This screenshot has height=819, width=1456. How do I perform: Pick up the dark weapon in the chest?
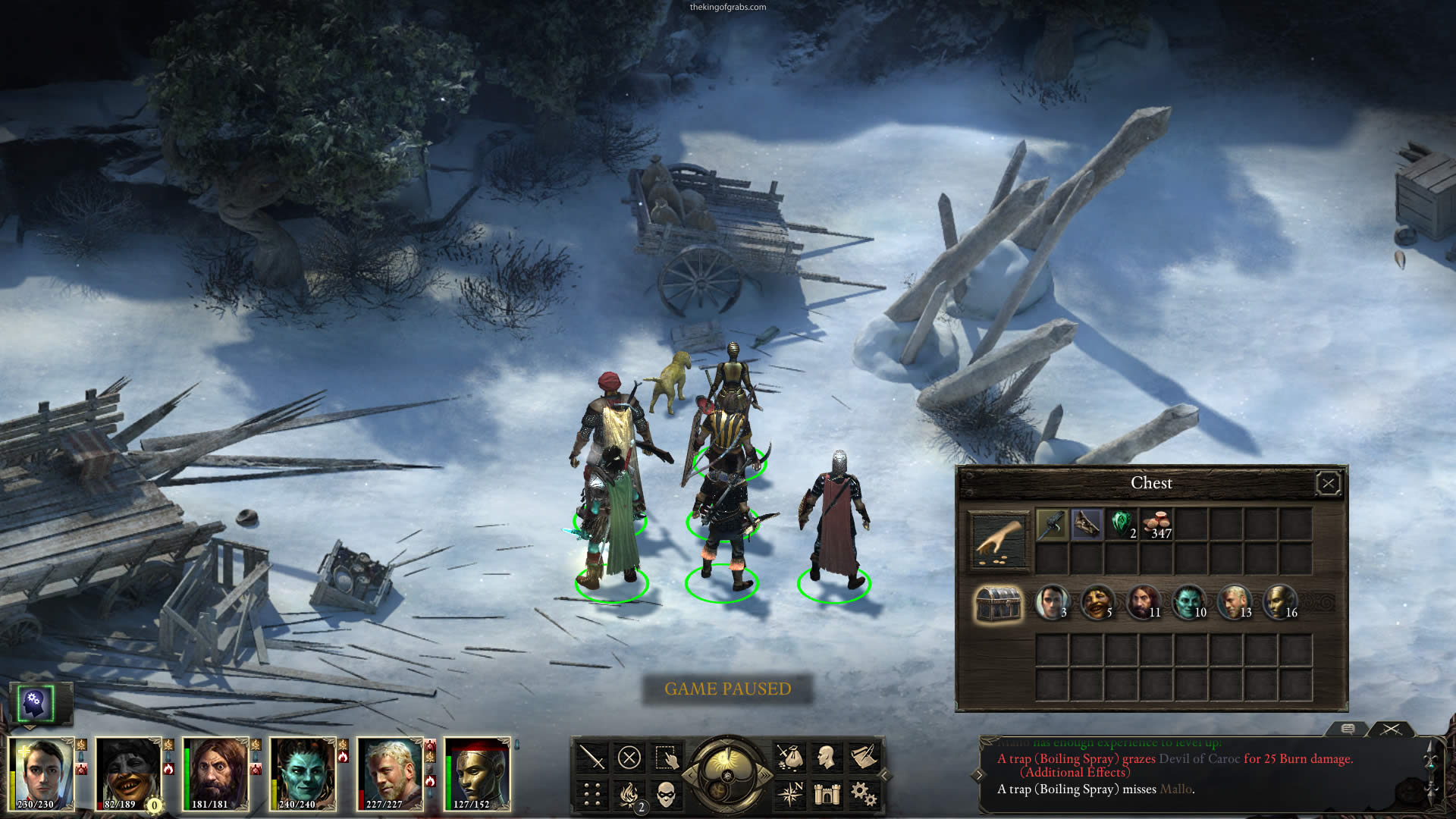tap(1052, 524)
